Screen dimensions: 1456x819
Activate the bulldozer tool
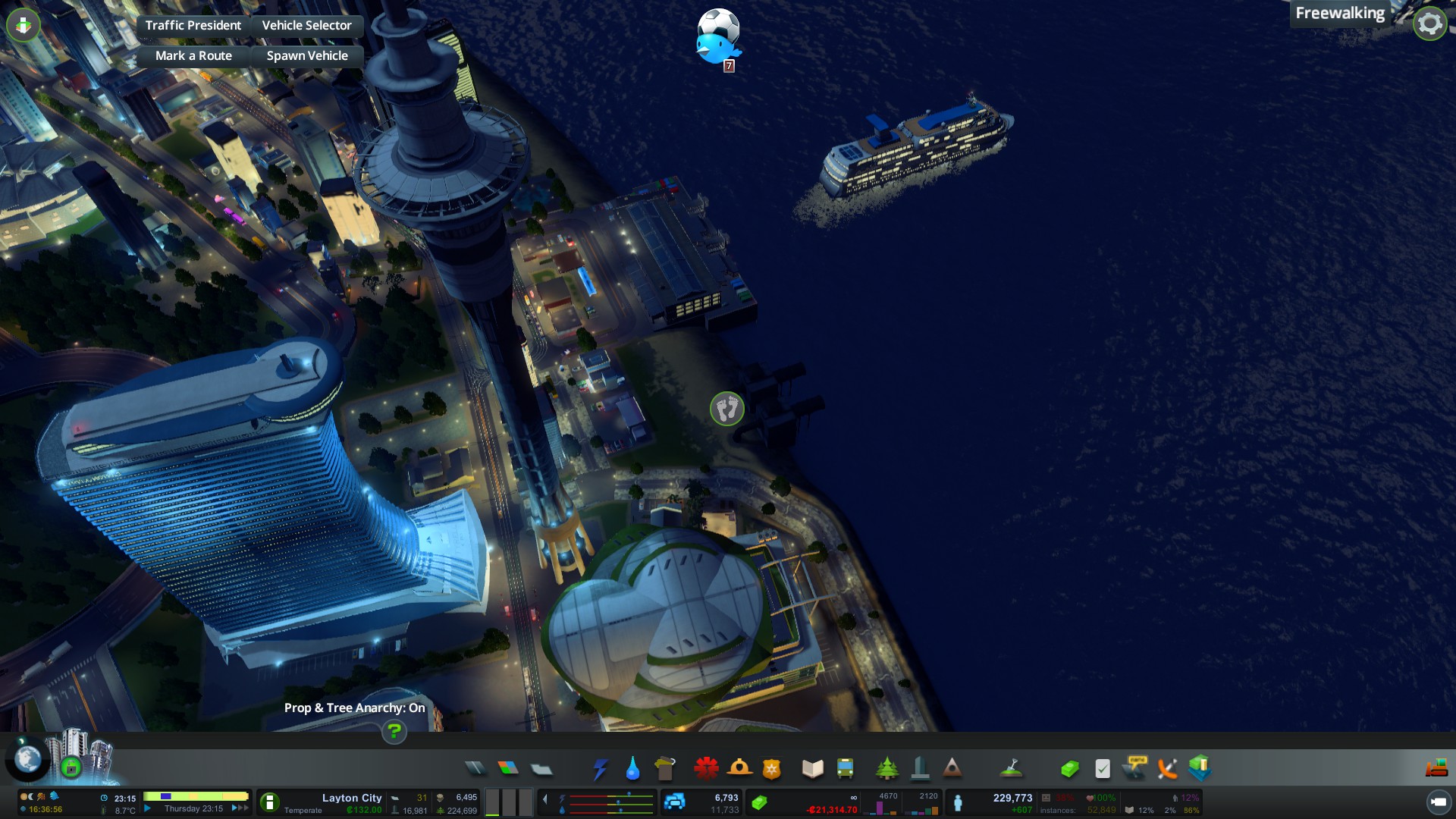(1436, 769)
